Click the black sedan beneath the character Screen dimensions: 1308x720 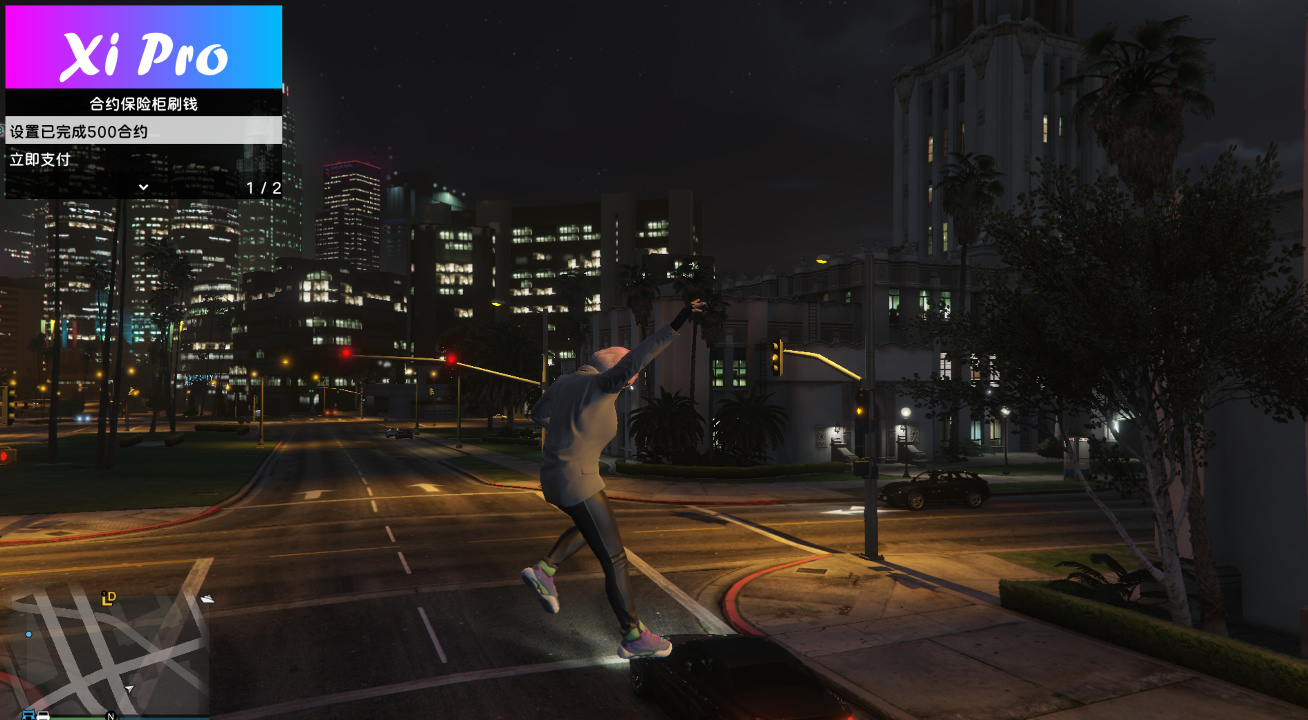[740, 690]
